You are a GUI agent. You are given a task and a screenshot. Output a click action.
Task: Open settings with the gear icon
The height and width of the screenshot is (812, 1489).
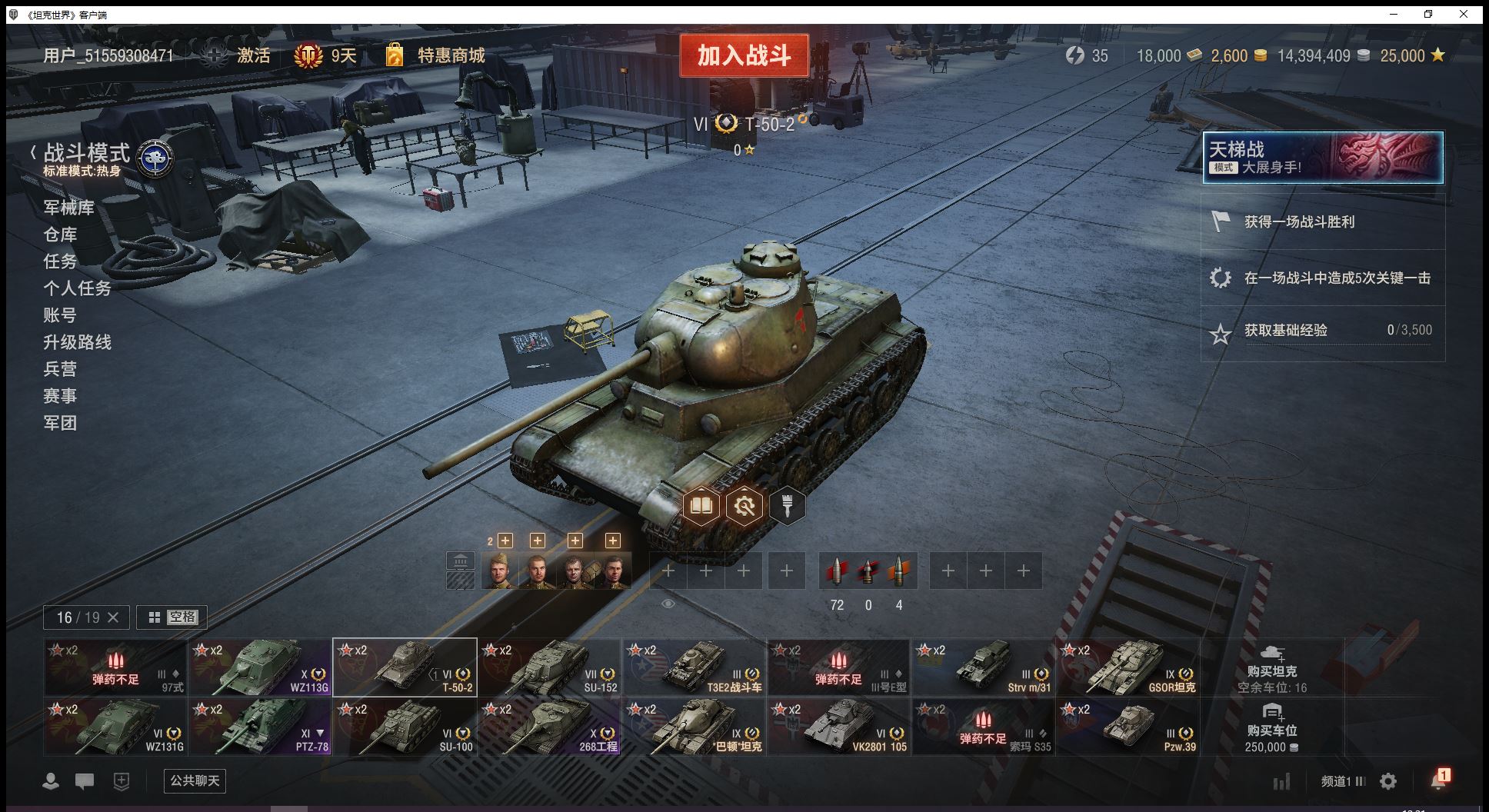coord(1388,781)
